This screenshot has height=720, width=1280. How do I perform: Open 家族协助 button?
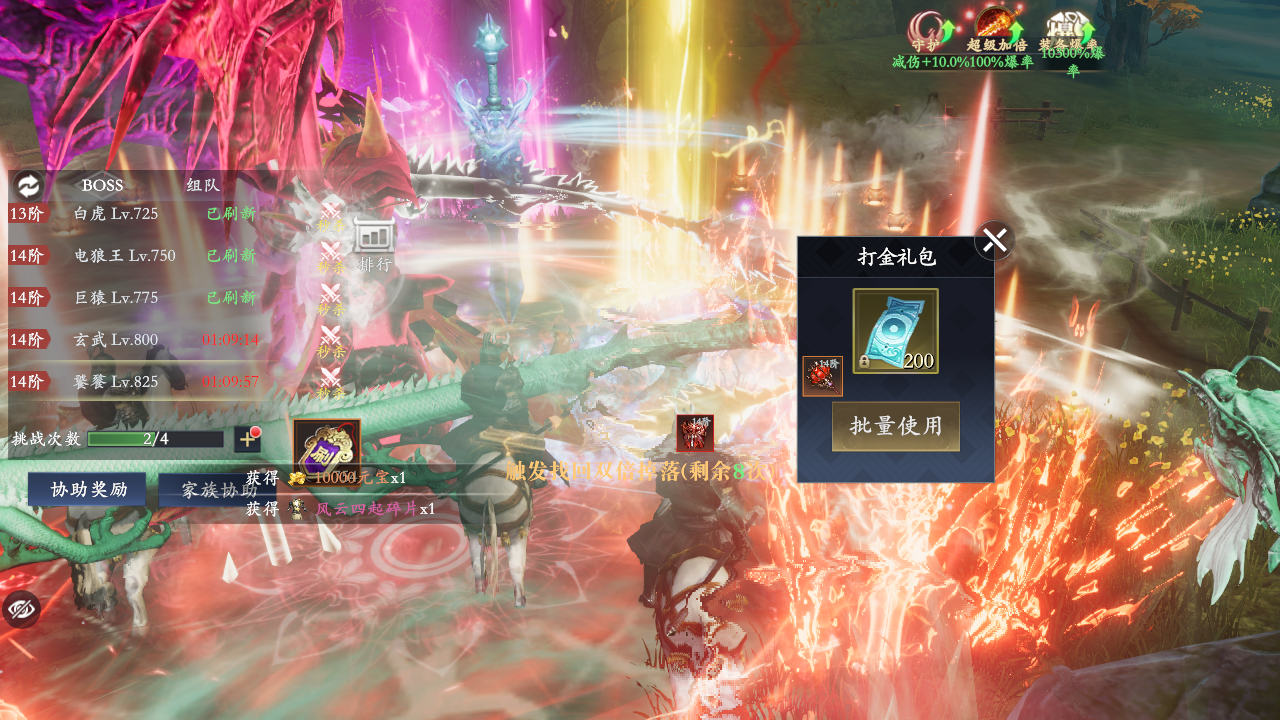coord(219,490)
